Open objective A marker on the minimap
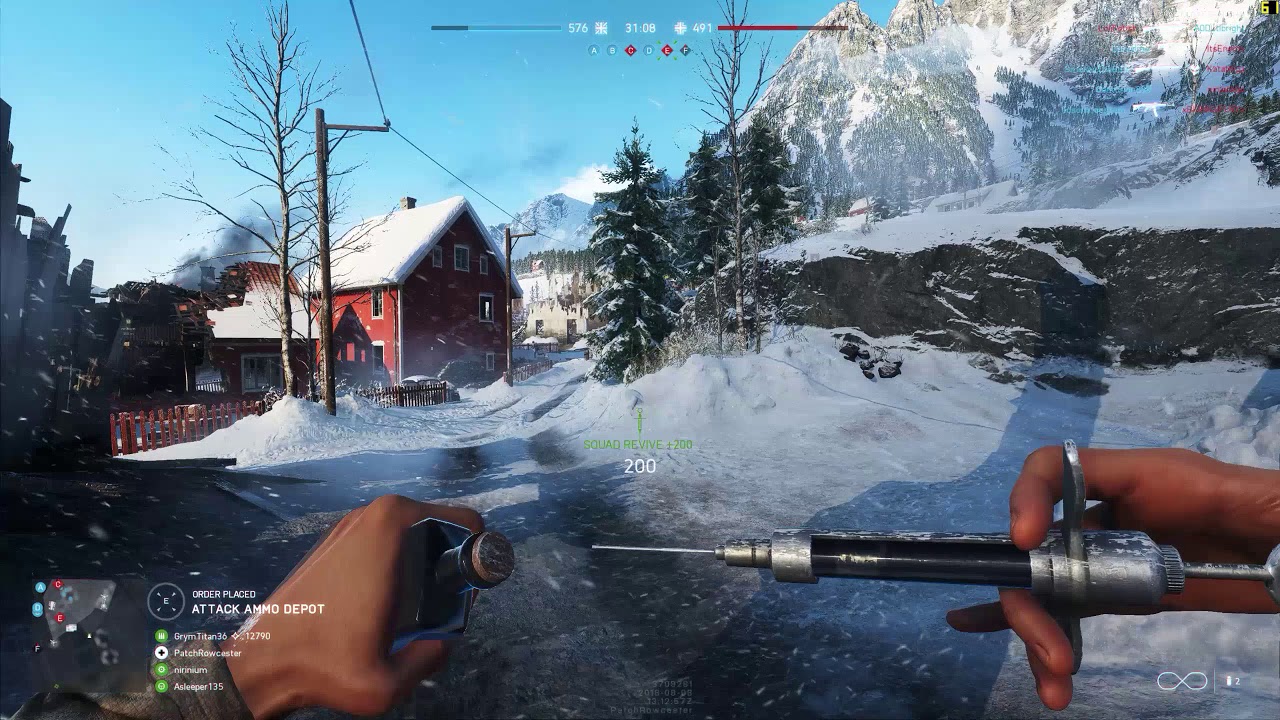Viewport: 1280px width, 720px height. 40,587
